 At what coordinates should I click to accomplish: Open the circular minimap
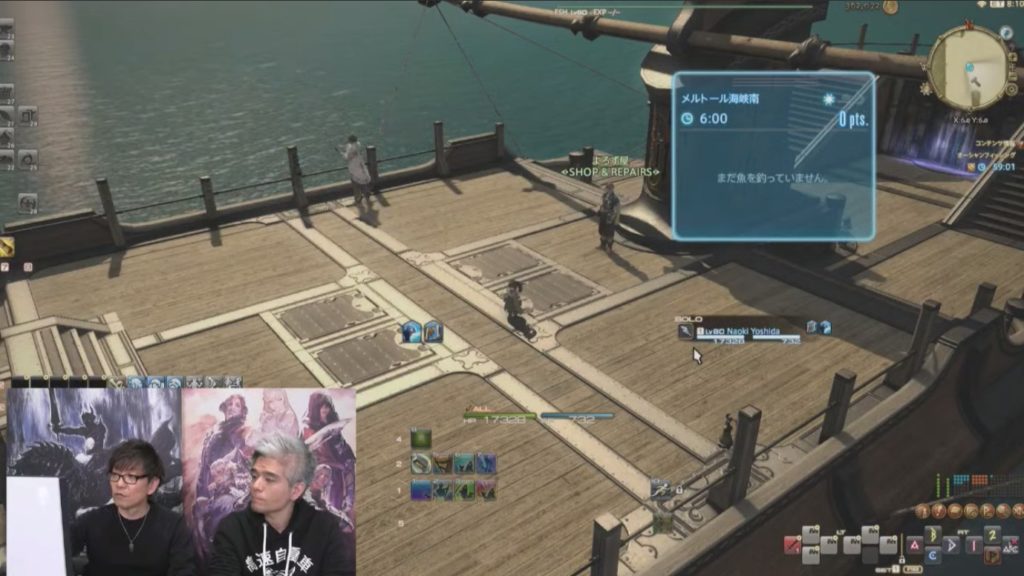tap(967, 67)
